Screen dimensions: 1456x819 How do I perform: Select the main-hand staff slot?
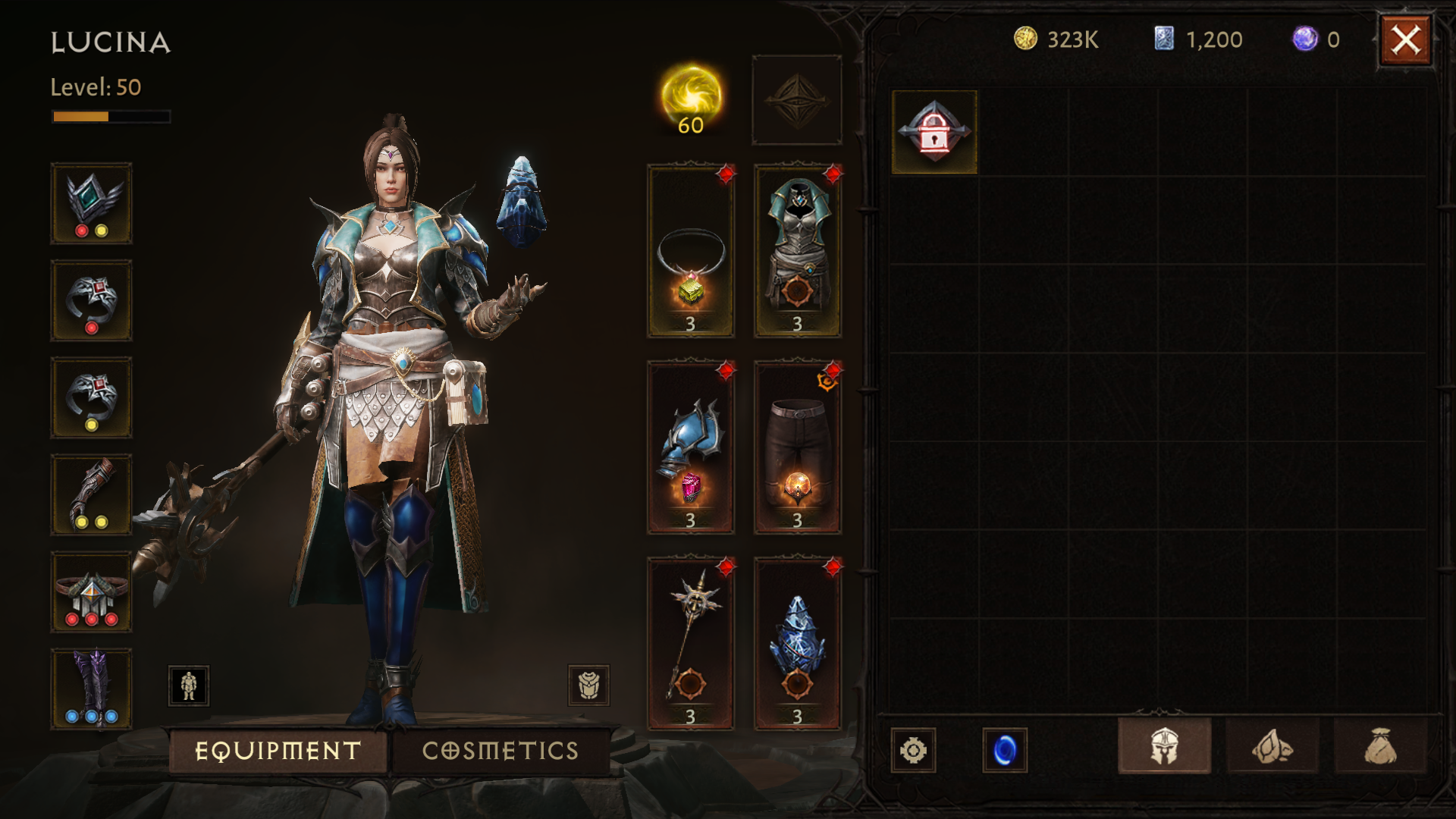pyautogui.click(x=690, y=644)
